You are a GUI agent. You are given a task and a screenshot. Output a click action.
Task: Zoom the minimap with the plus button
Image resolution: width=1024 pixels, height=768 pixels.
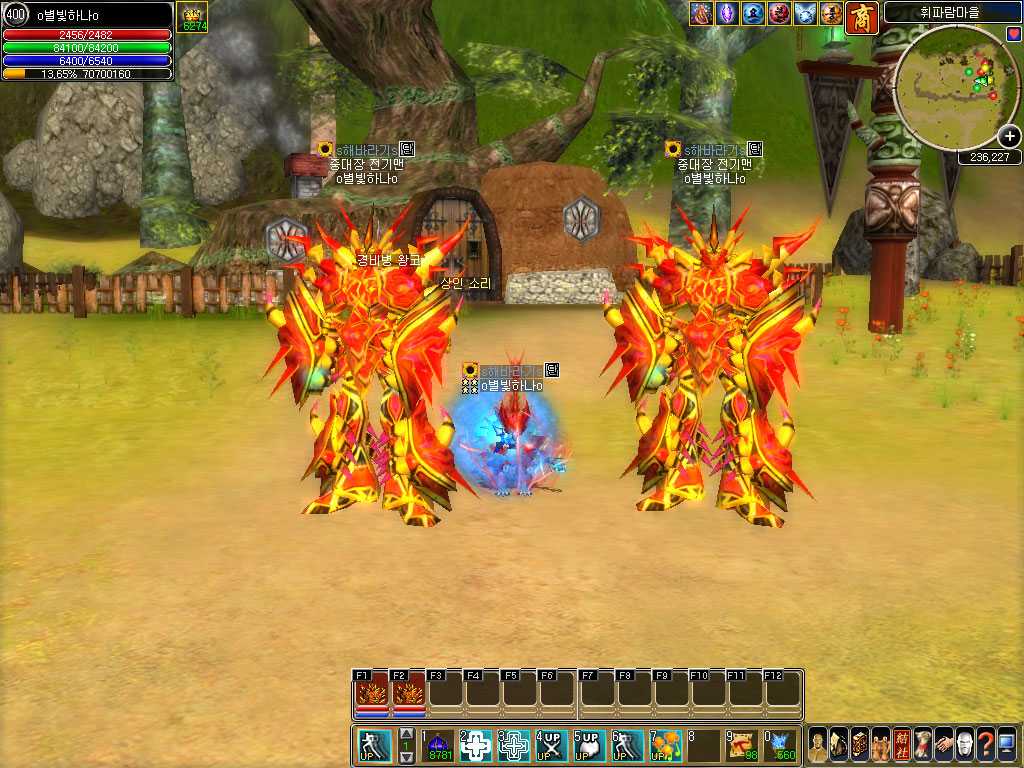(x=1008, y=138)
